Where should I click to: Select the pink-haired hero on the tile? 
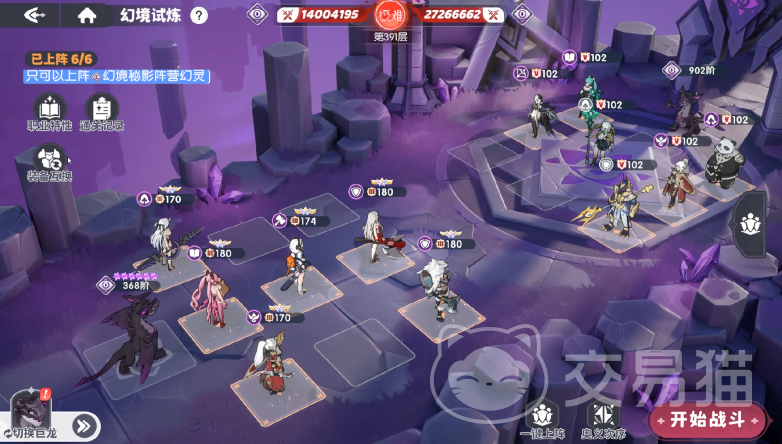pos(212,298)
